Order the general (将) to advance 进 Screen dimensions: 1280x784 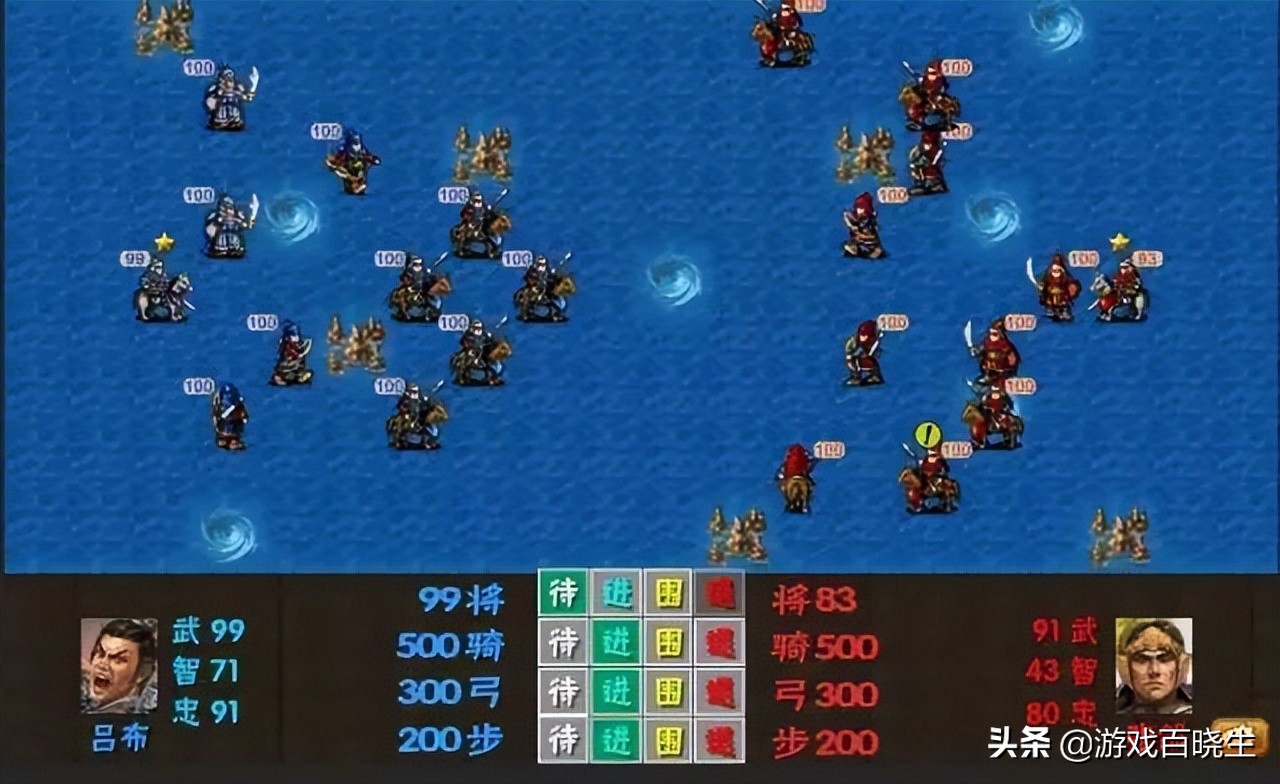point(616,592)
